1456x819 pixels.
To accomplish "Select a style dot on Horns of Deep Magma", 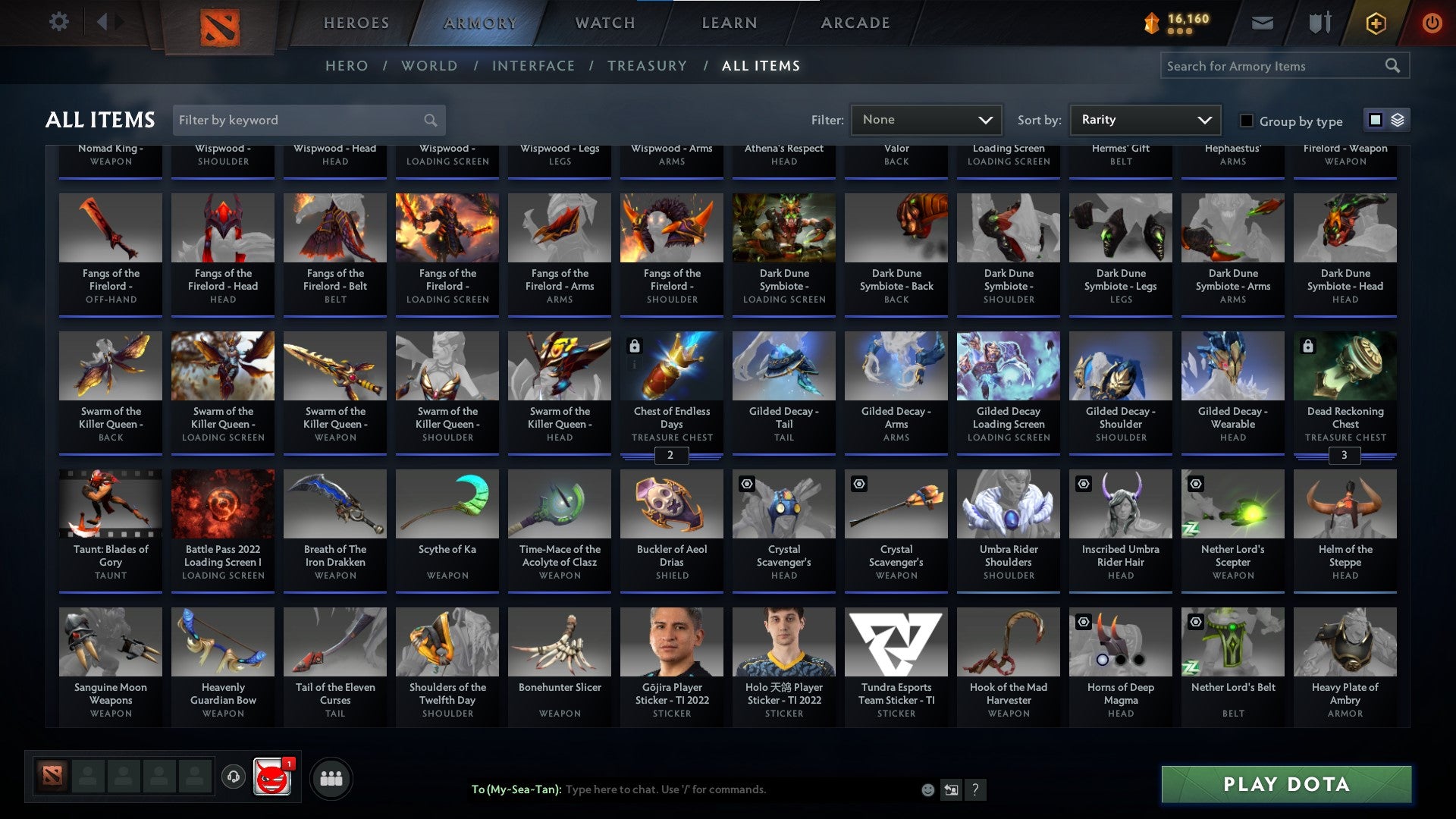I will (x=1101, y=660).
